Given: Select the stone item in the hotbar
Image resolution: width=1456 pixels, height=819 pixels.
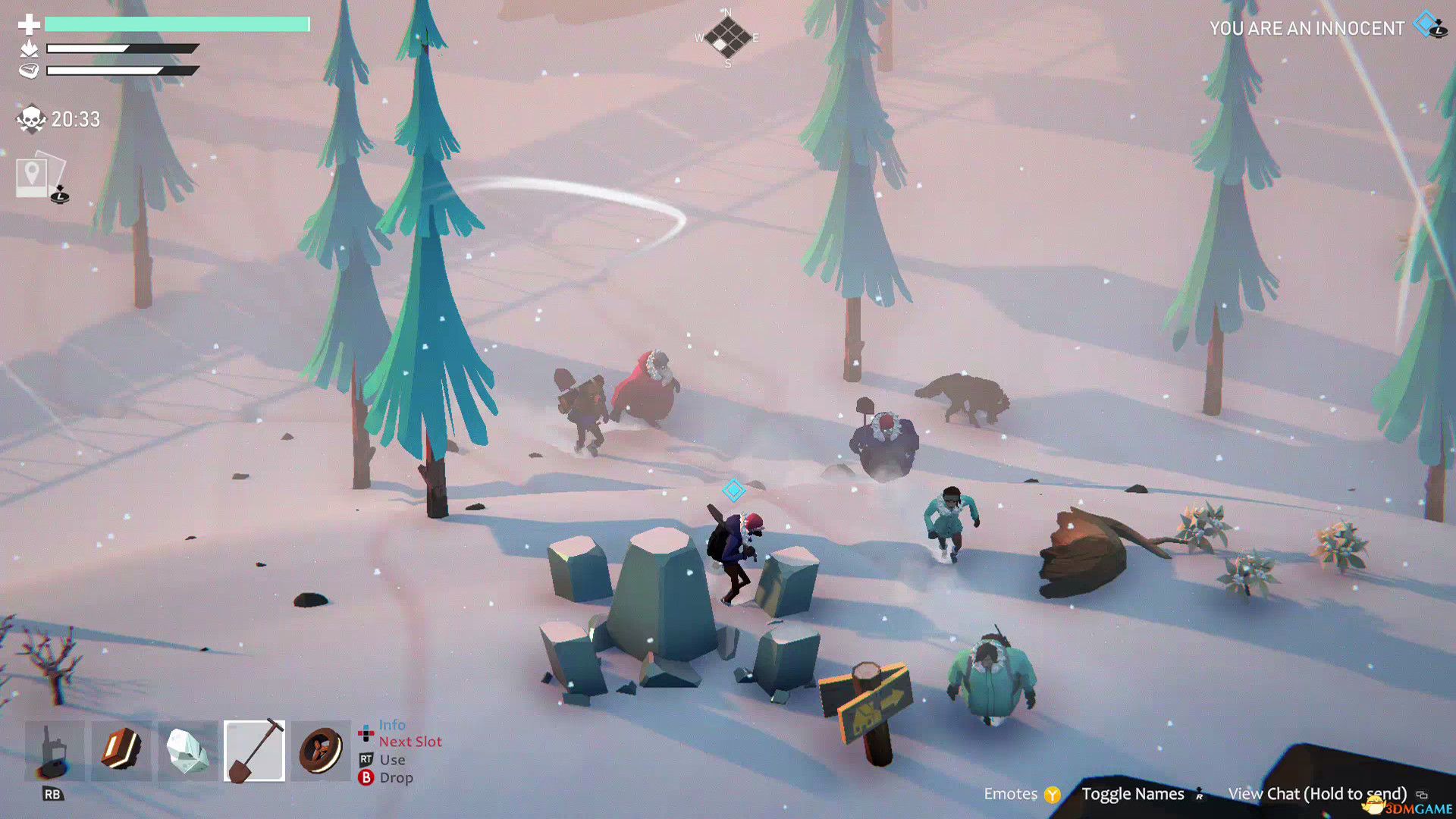Looking at the screenshot, I should pos(187,751).
